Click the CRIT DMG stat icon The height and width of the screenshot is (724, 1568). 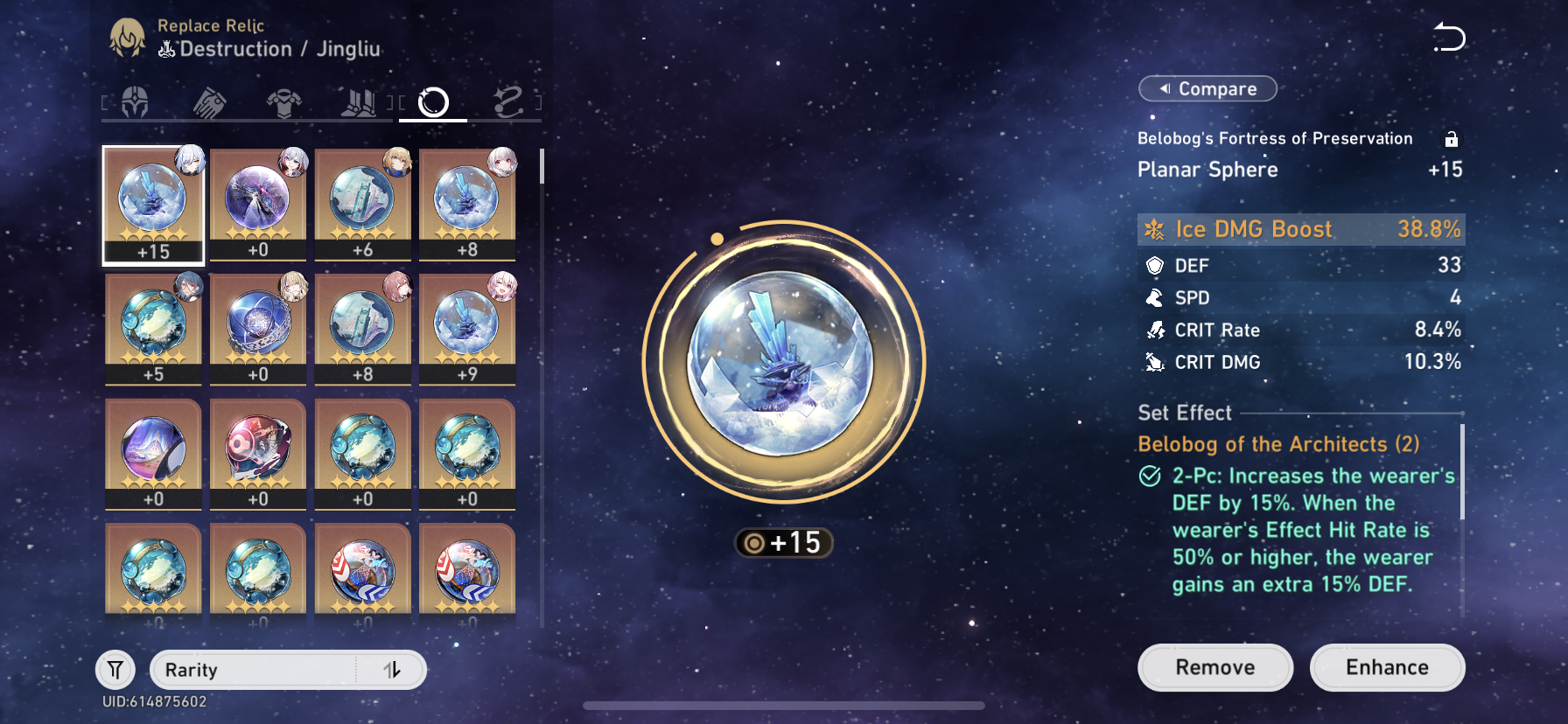[1157, 361]
